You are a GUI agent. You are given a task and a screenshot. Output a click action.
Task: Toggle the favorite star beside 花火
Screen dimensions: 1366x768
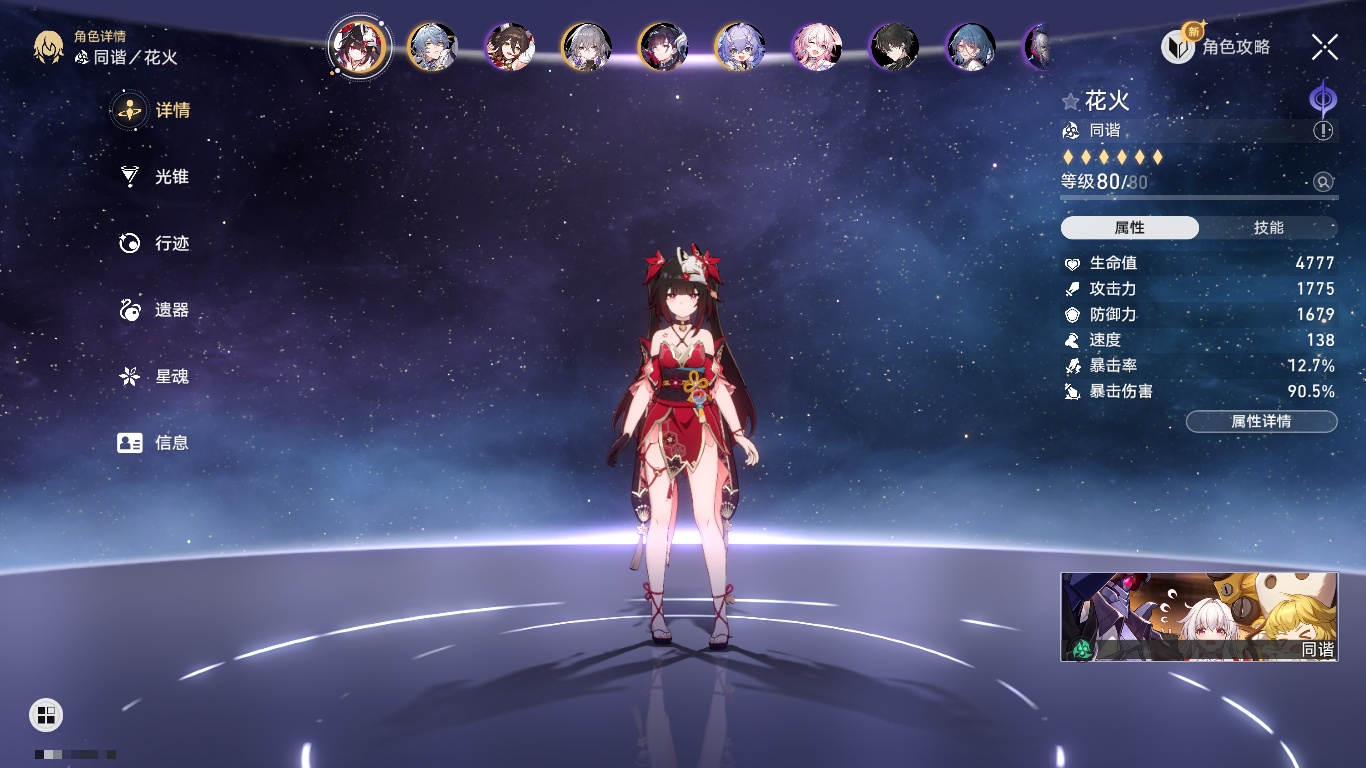coord(1071,101)
